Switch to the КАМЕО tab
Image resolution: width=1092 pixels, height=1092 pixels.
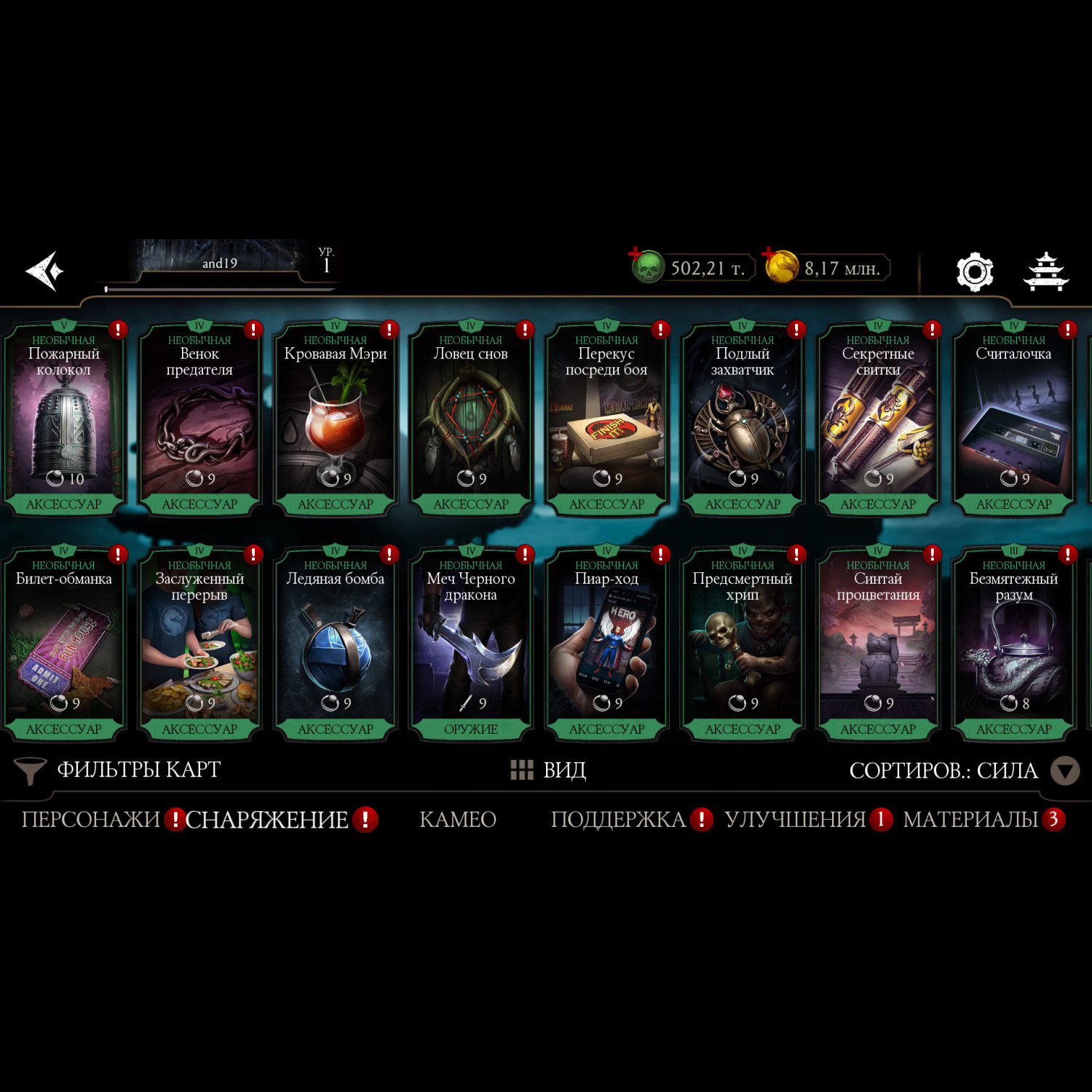[x=458, y=820]
